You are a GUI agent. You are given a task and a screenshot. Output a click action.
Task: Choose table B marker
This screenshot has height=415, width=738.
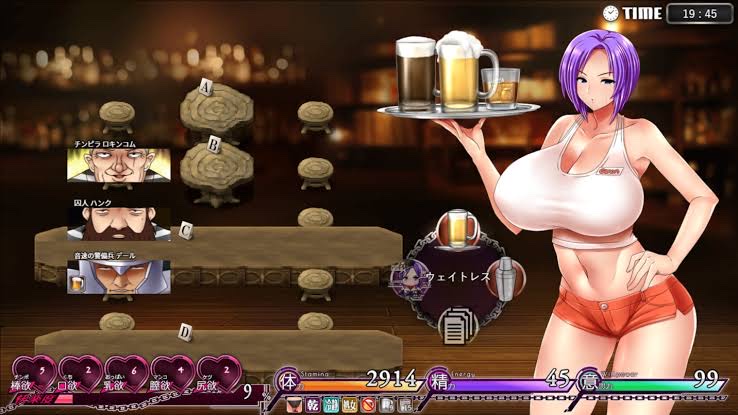[x=213, y=143]
